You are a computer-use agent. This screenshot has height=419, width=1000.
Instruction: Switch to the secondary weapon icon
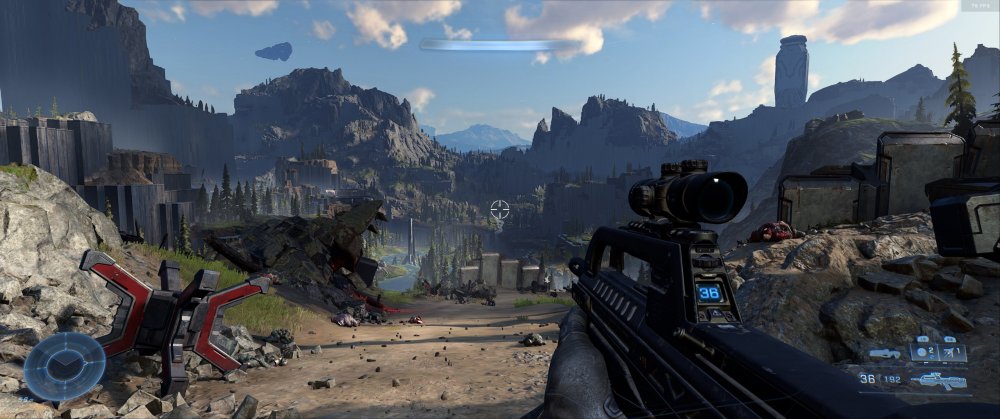pyautogui.click(x=884, y=354)
